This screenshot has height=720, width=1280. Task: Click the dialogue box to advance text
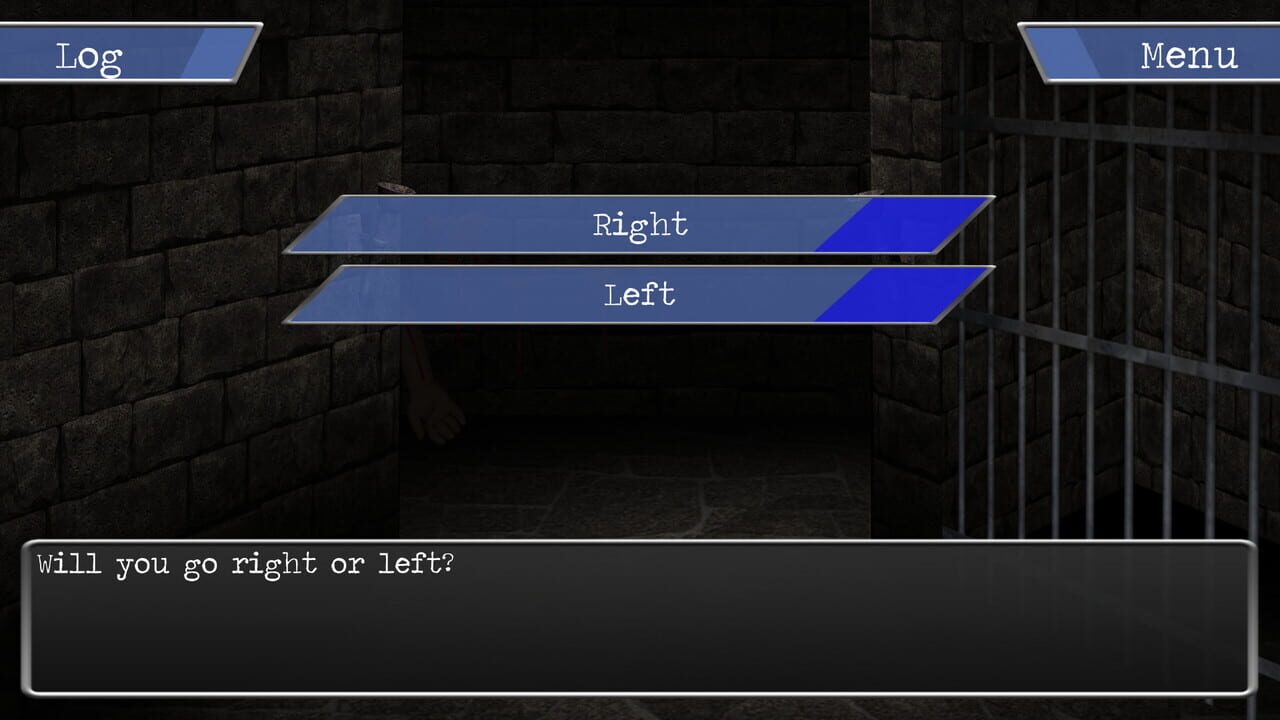click(x=640, y=620)
